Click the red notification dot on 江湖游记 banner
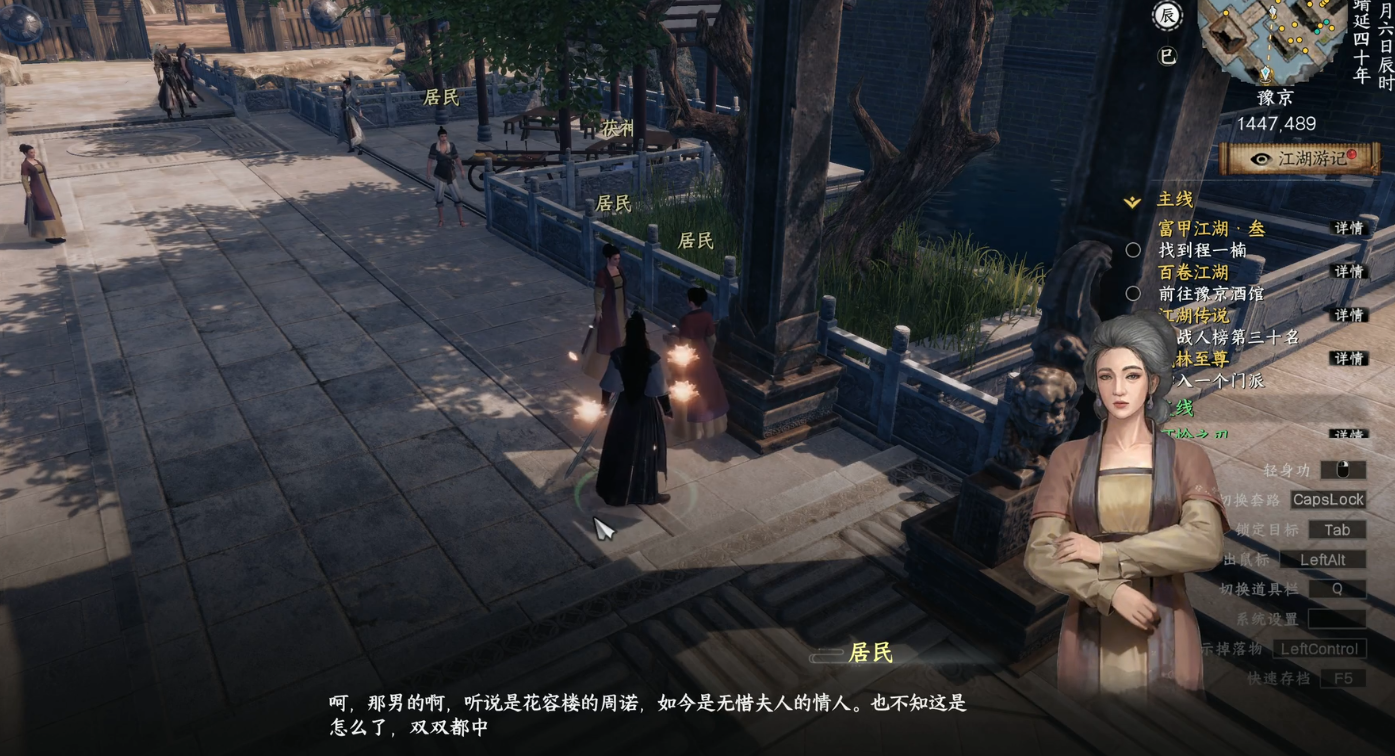The image size is (1395, 756). click(1351, 156)
